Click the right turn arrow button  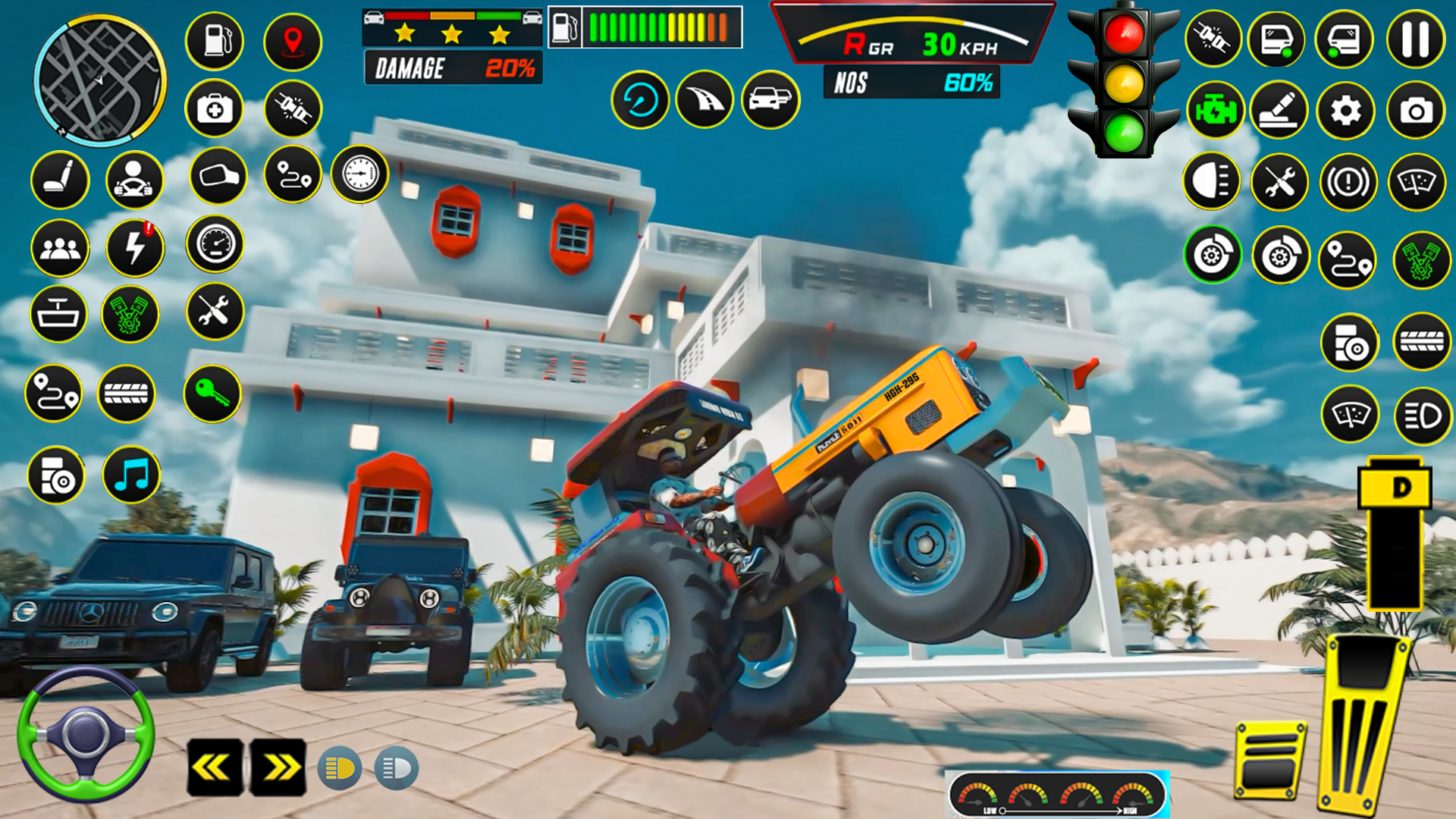(x=278, y=767)
